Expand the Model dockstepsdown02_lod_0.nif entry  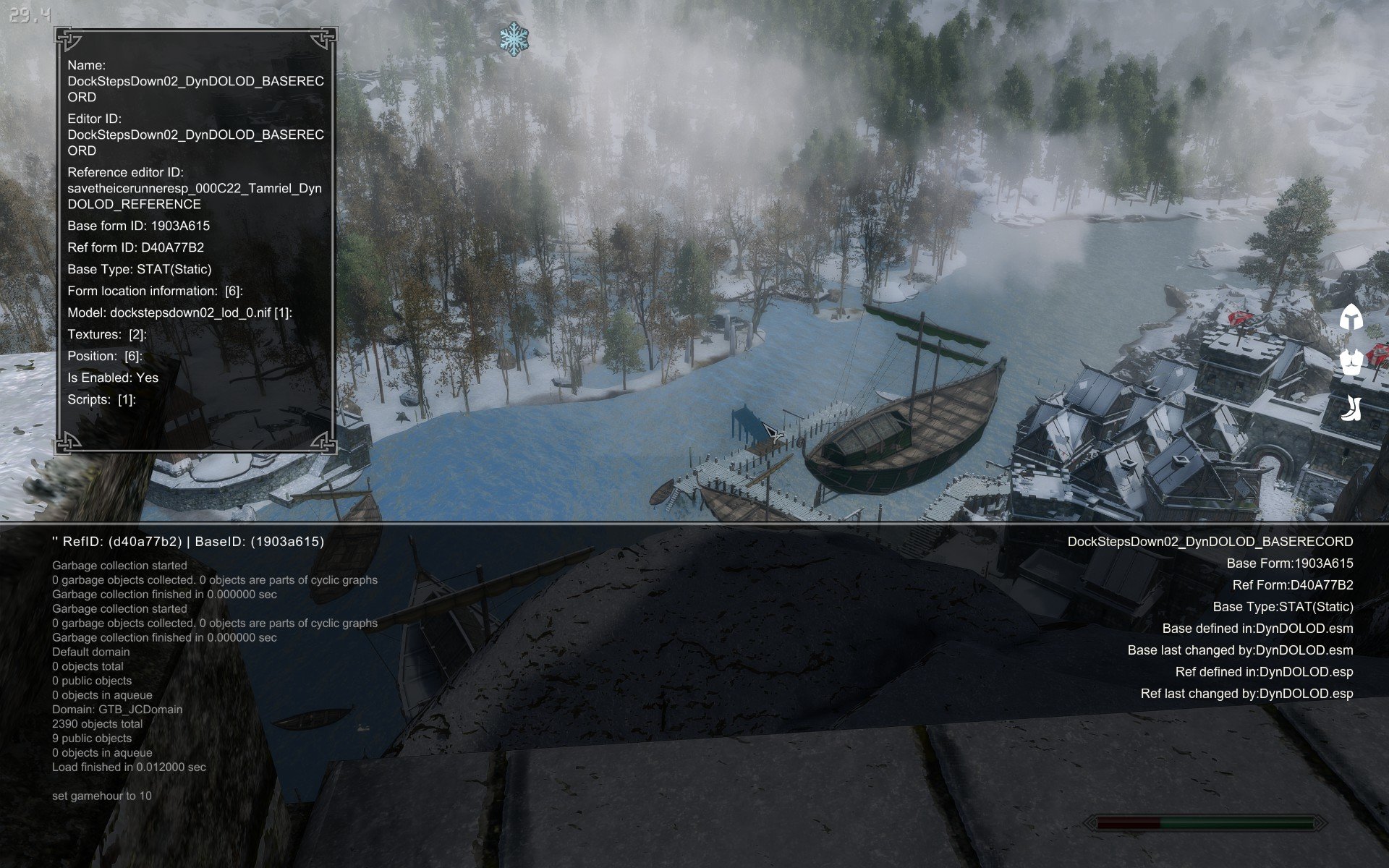click(179, 312)
